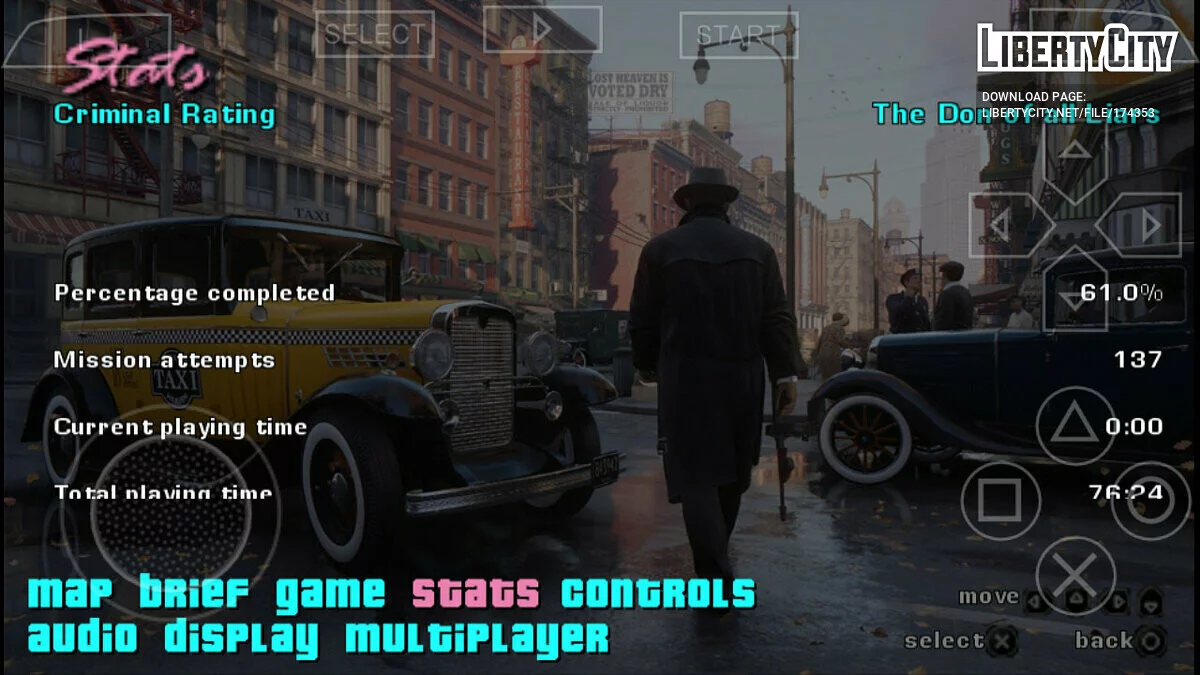Open the map tab
This screenshot has height=675, width=1200.
click(74, 594)
